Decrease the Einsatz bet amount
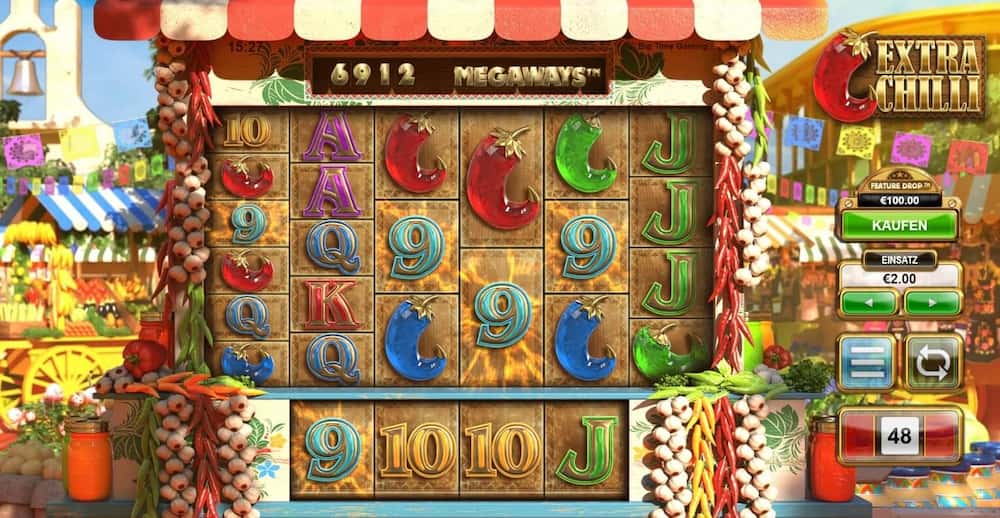Viewport: 1000px width, 518px height. (x=868, y=302)
